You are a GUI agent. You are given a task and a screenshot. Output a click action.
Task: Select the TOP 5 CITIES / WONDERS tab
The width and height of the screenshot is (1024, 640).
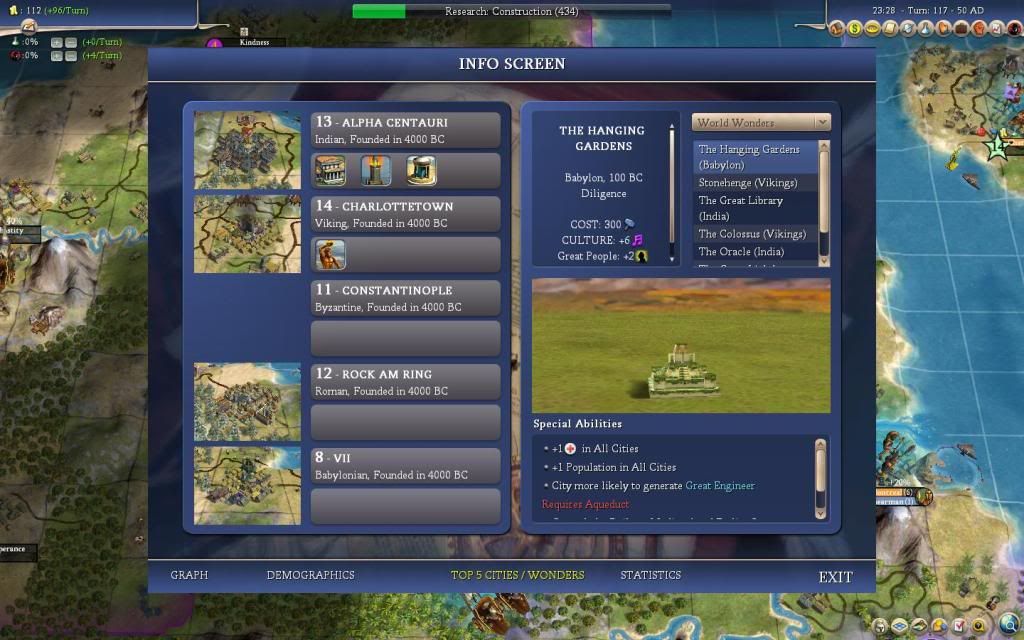tap(517, 575)
